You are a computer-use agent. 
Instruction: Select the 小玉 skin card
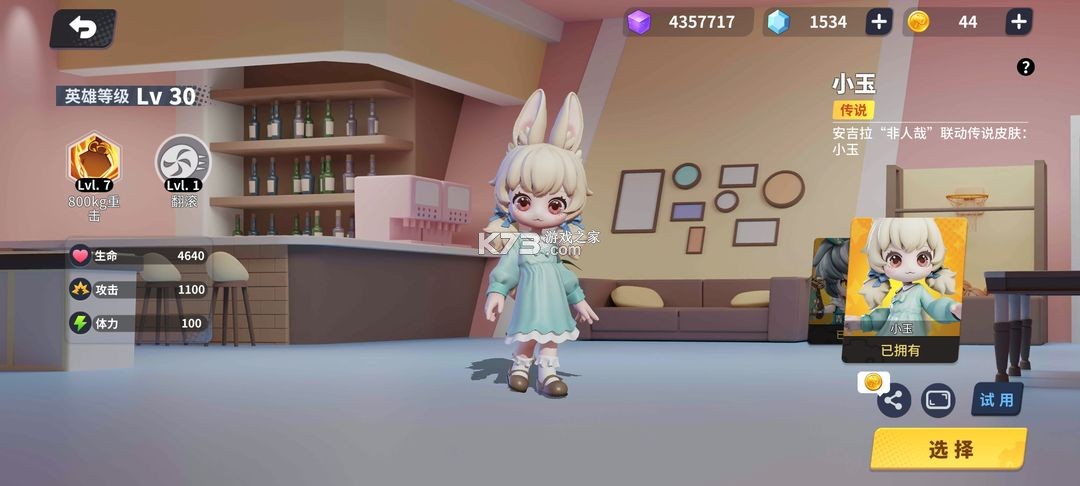[x=905, y=285]
